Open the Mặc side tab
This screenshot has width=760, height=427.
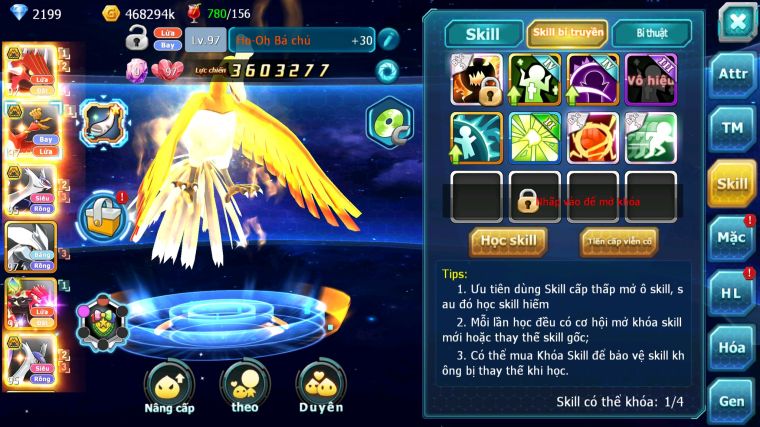click(732, 238)
